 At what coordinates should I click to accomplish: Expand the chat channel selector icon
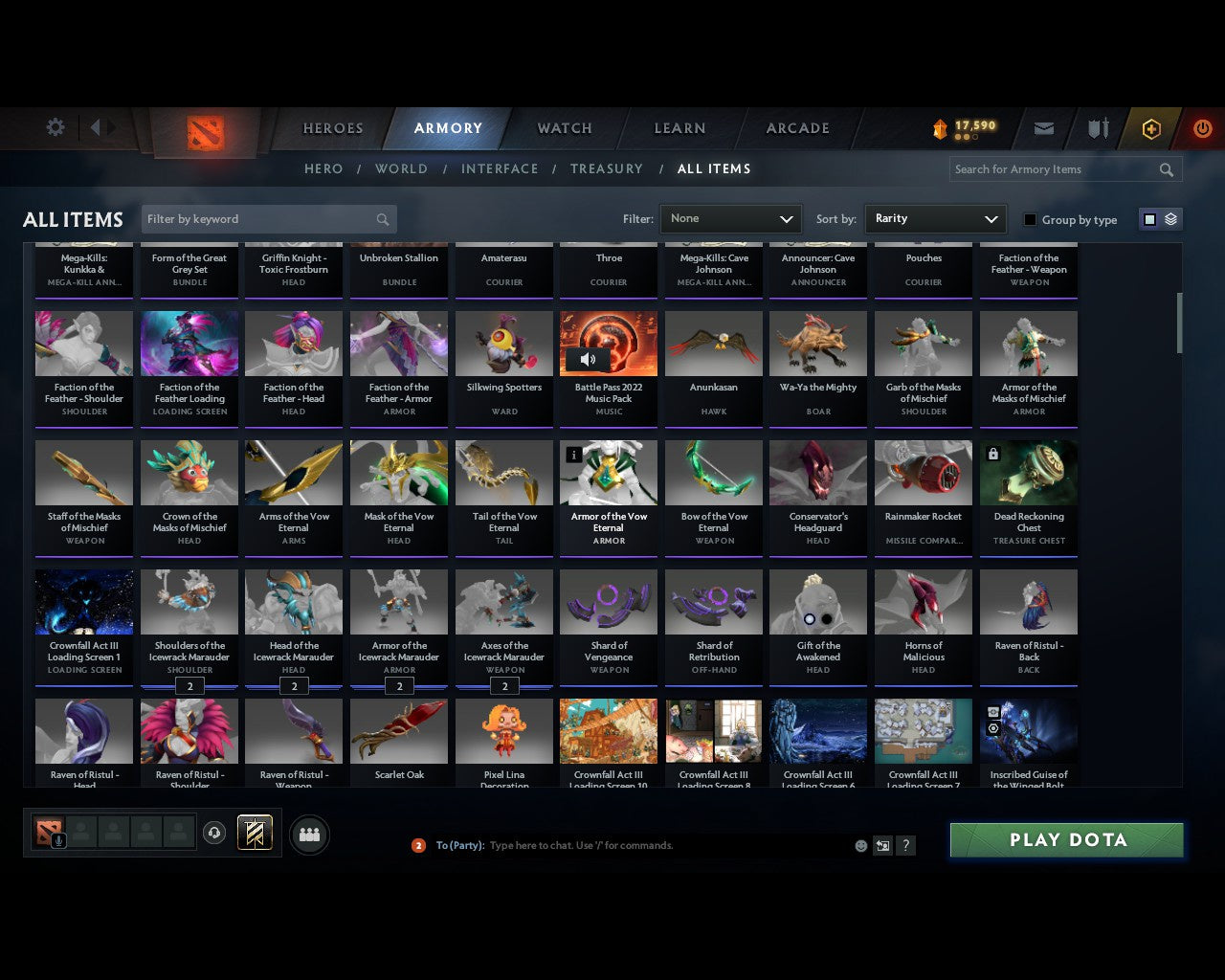[x=881, y=846]
